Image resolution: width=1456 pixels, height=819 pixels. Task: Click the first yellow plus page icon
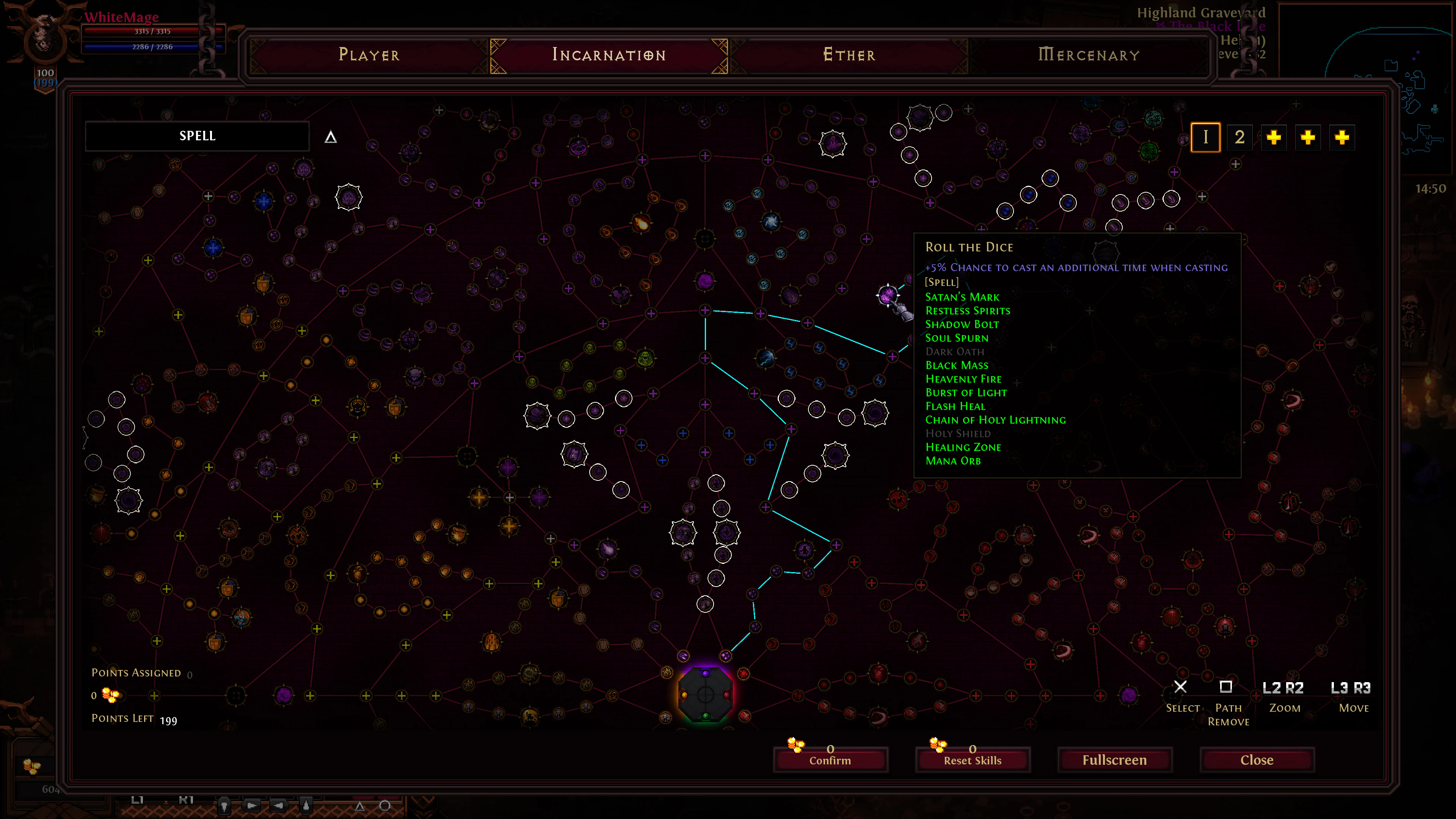[1274, 137]
